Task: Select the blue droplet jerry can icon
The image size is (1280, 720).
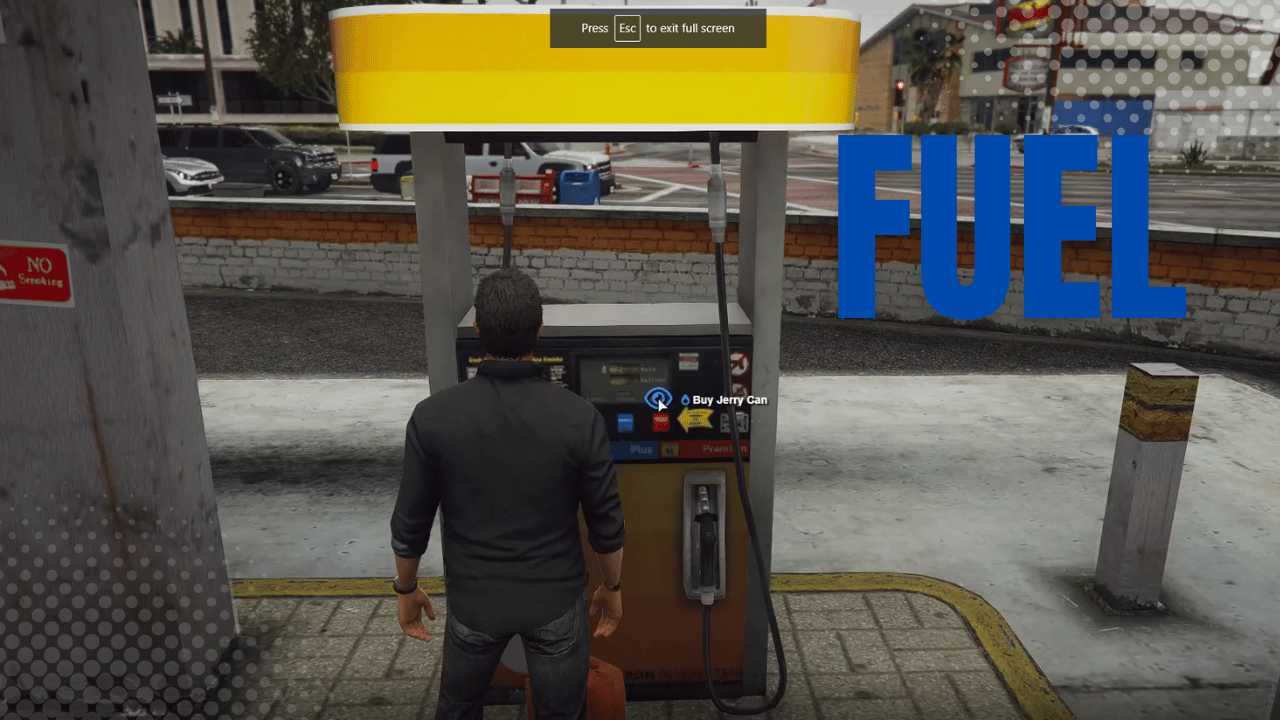Action: 685,400
